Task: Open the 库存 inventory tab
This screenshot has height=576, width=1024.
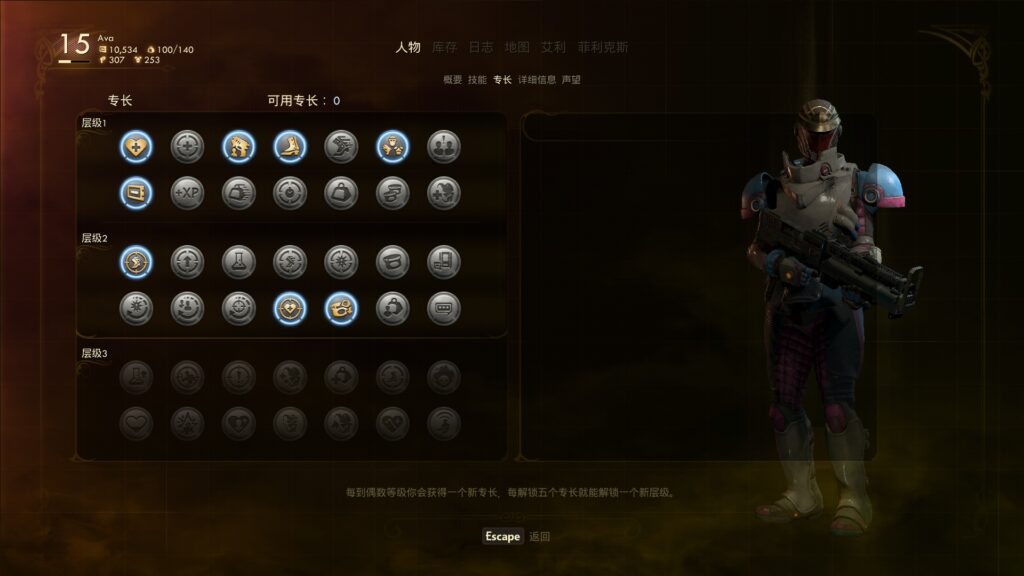Action: coord(446,47)
